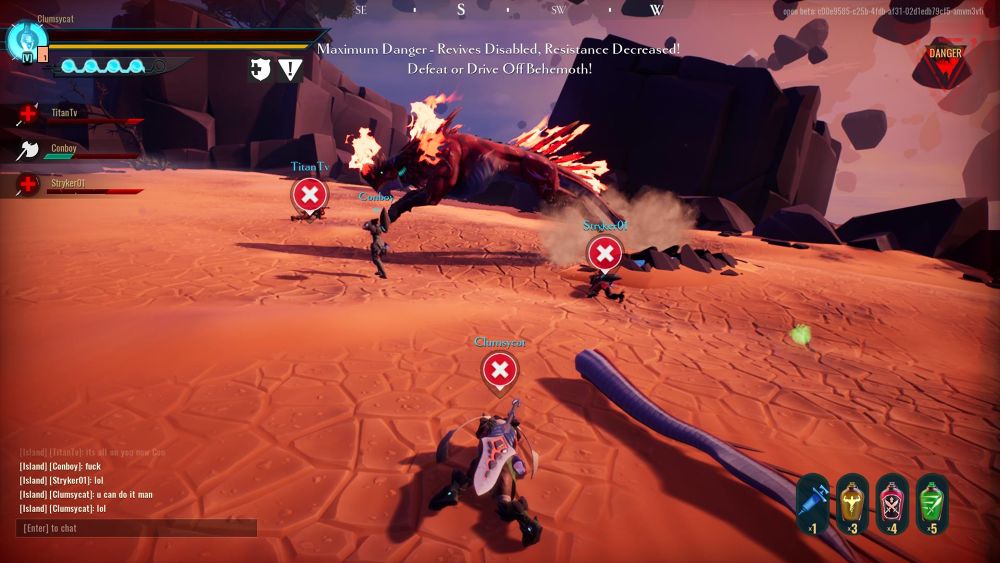Select the blue syringe consumable slot
This screenshot has height=563, width=1000.
coord(813,502)
